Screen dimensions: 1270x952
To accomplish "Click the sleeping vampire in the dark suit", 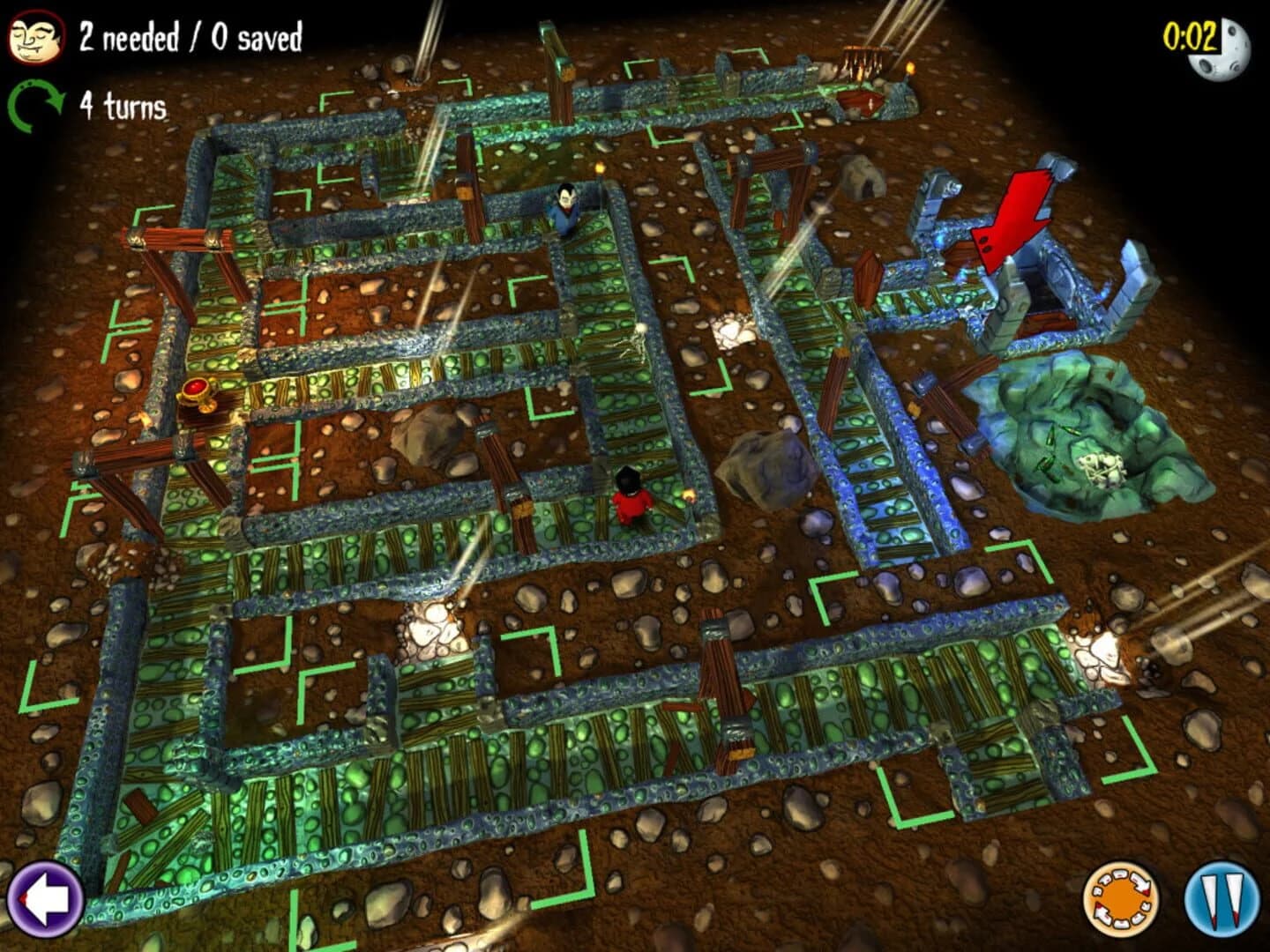I will coord(564,212).
